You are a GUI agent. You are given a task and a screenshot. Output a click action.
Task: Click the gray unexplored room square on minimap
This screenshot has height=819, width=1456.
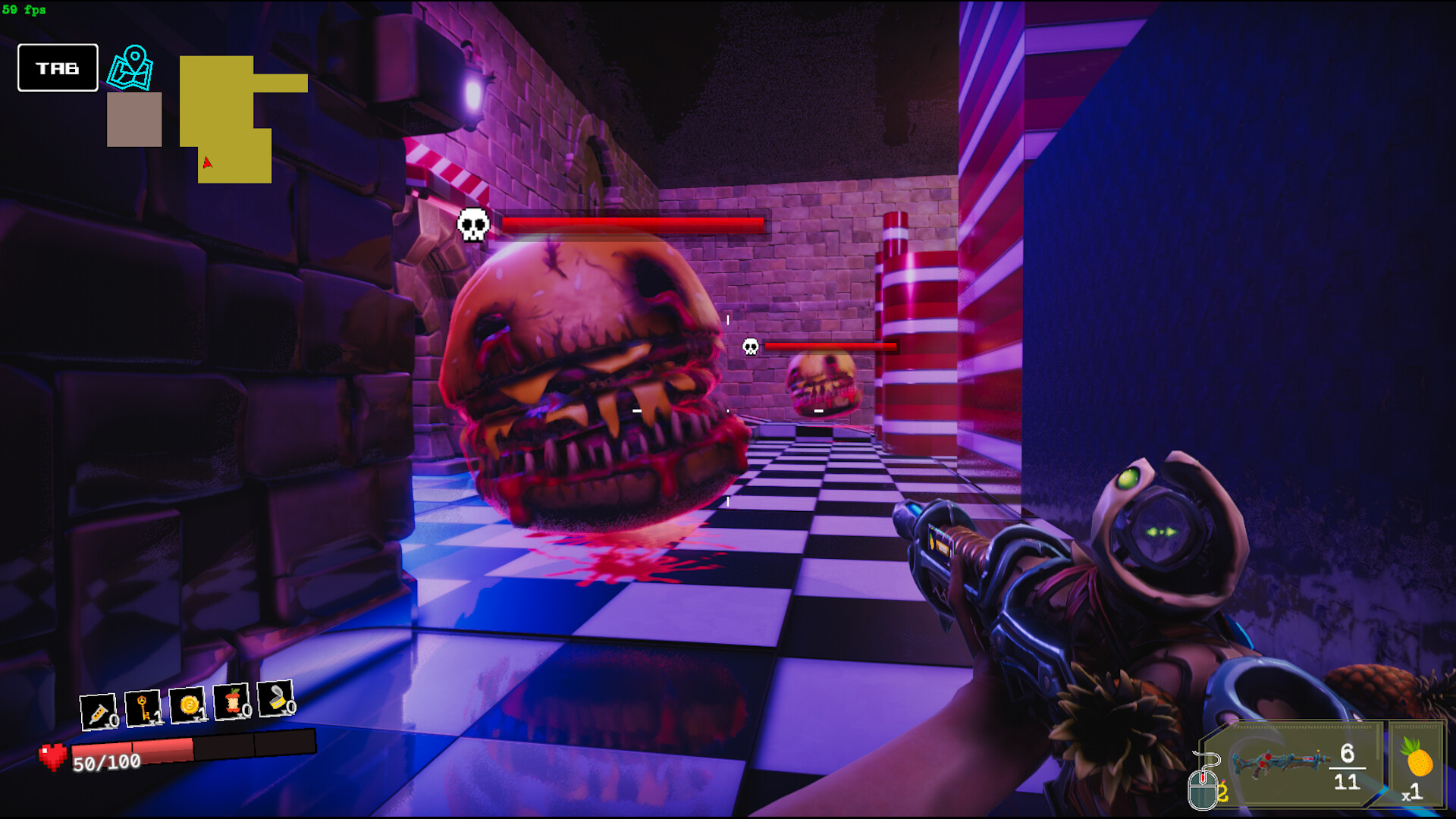[x=133, y=120]
